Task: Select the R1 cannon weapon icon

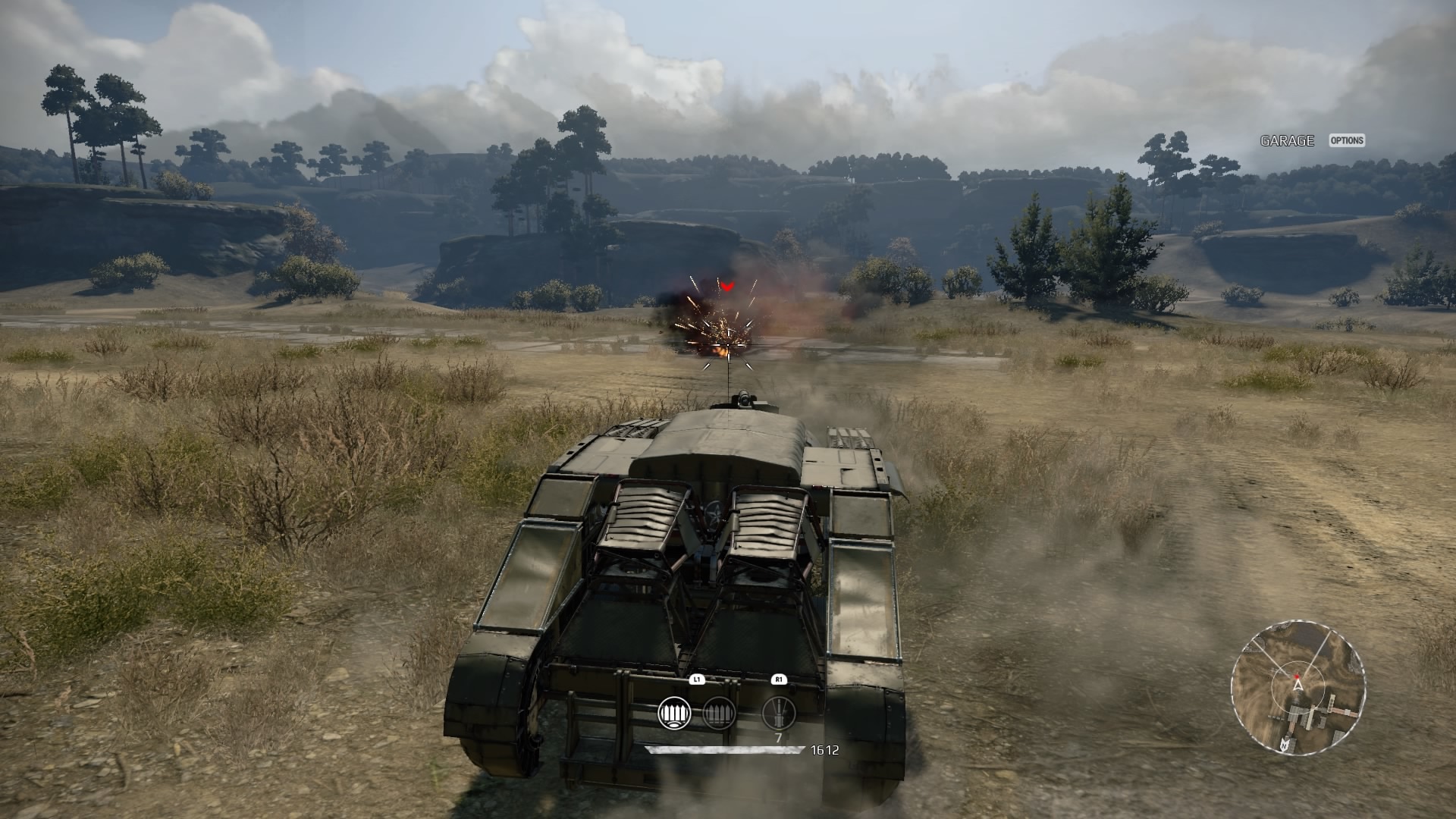Action: coord(778,713)
